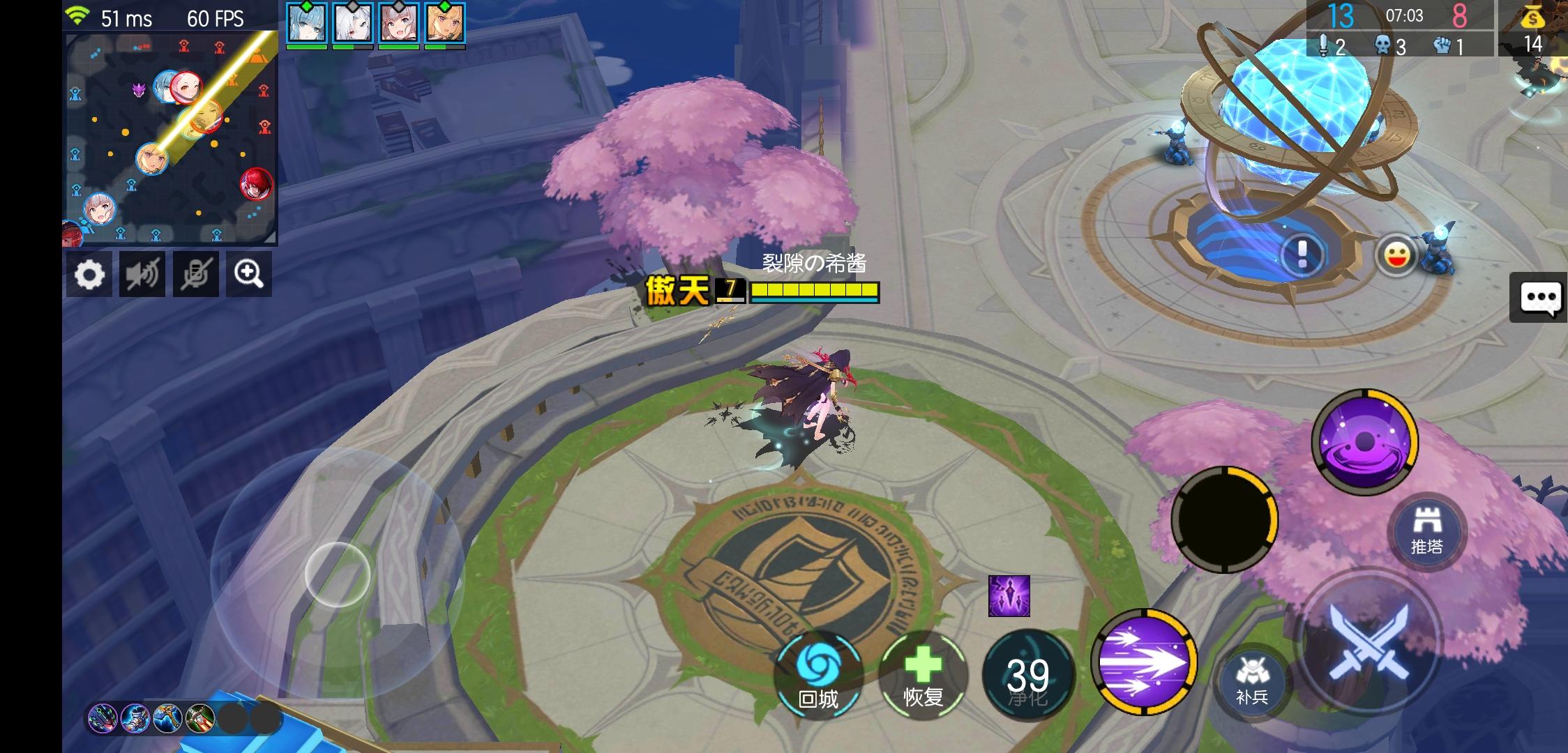Disable the microphone icon
The image size is (1568, 753).
tap(196, 273)
